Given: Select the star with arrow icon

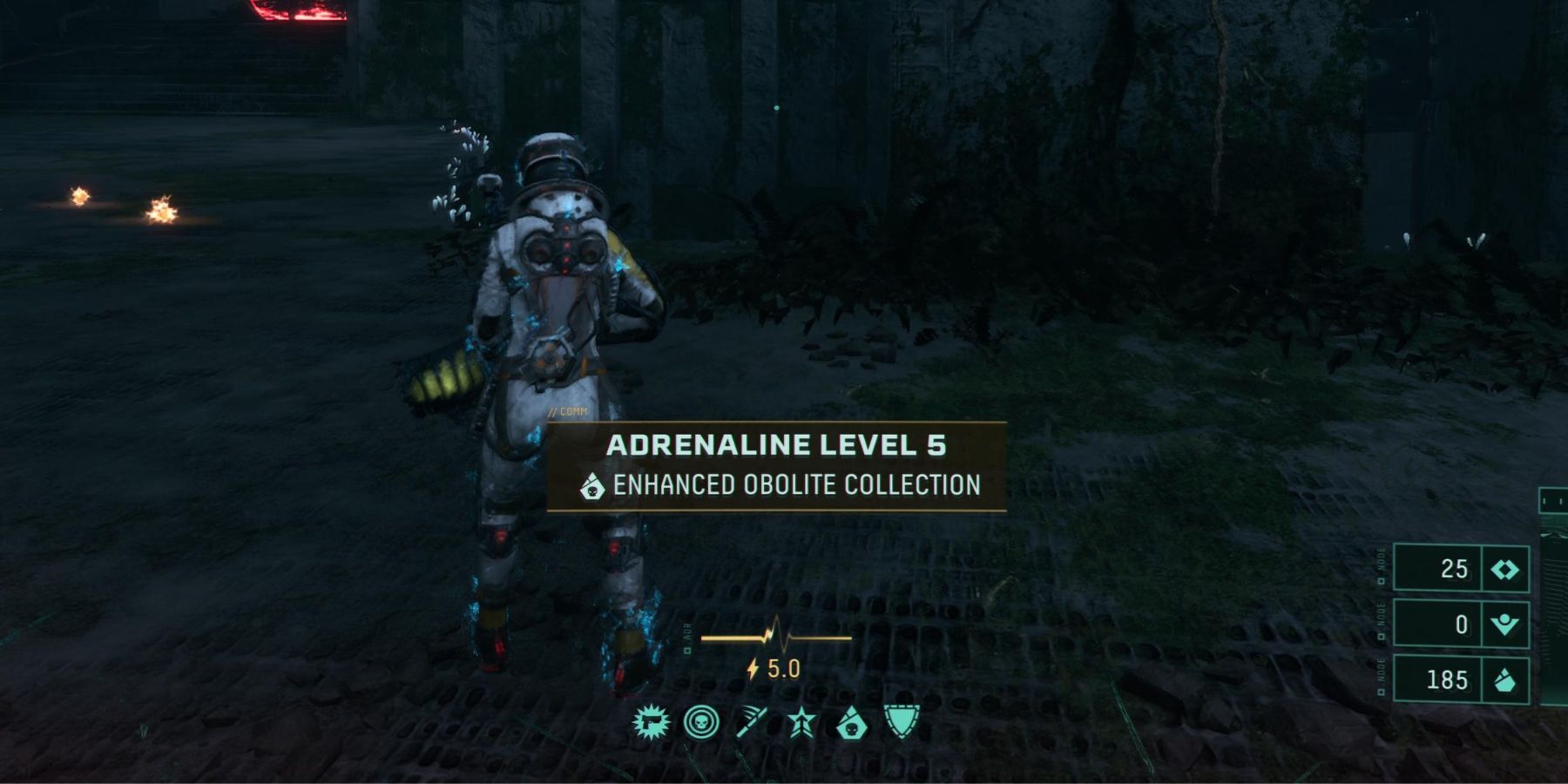Looking at the screenshot, I should (801, 723).
